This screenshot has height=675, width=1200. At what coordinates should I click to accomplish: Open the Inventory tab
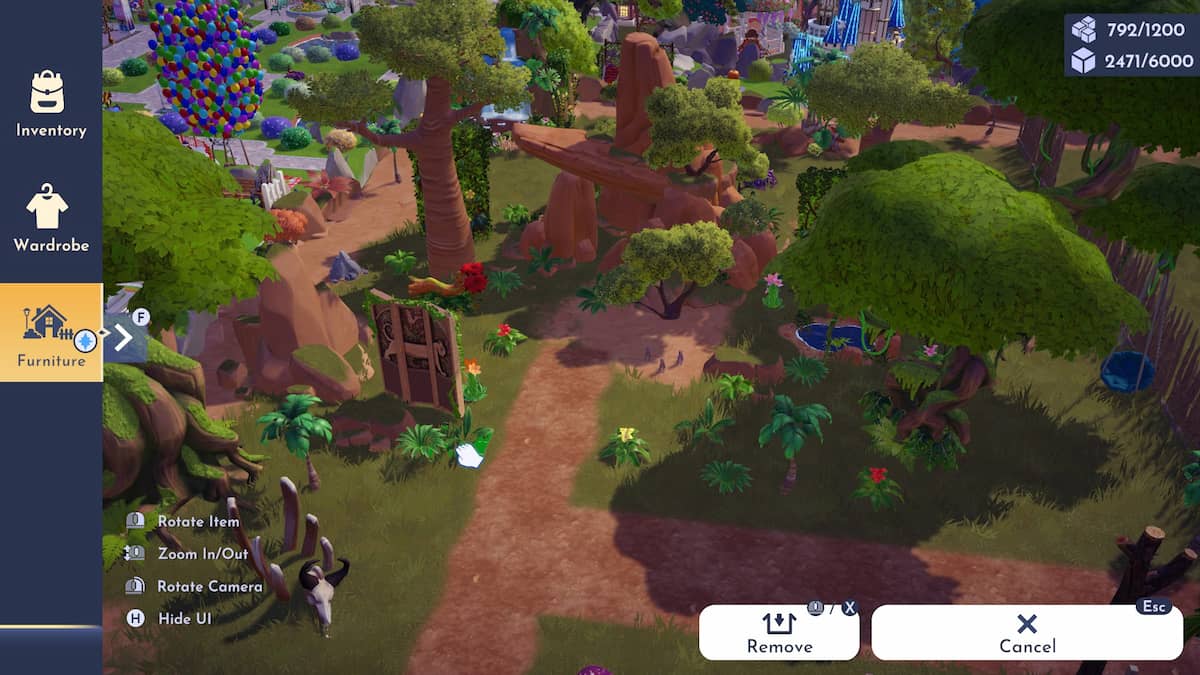pyautogui.click(x=50, y=104)
